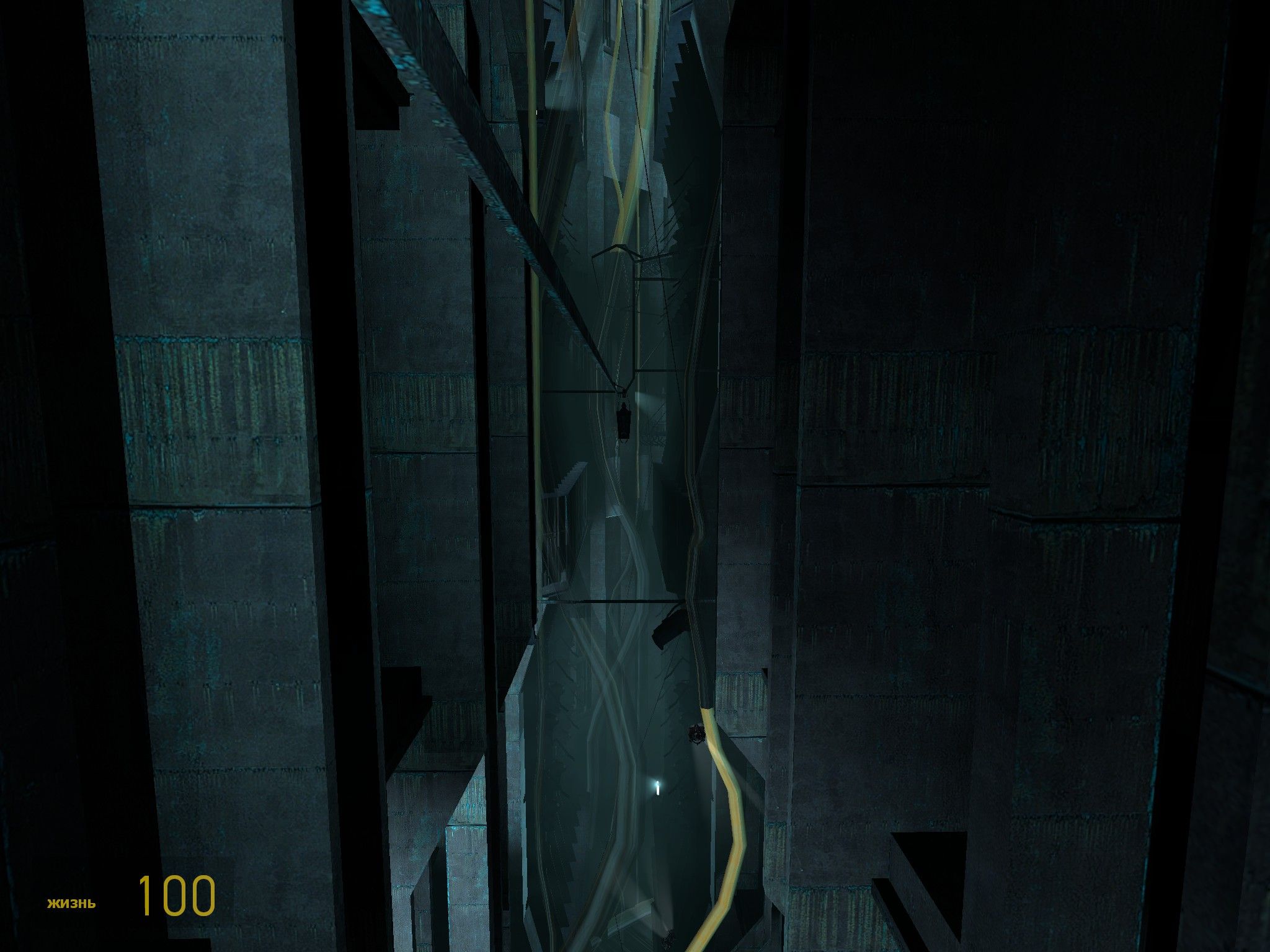Click the hanging lantern on the cable
The image size is (1270, 952).
tap(624, 425)
